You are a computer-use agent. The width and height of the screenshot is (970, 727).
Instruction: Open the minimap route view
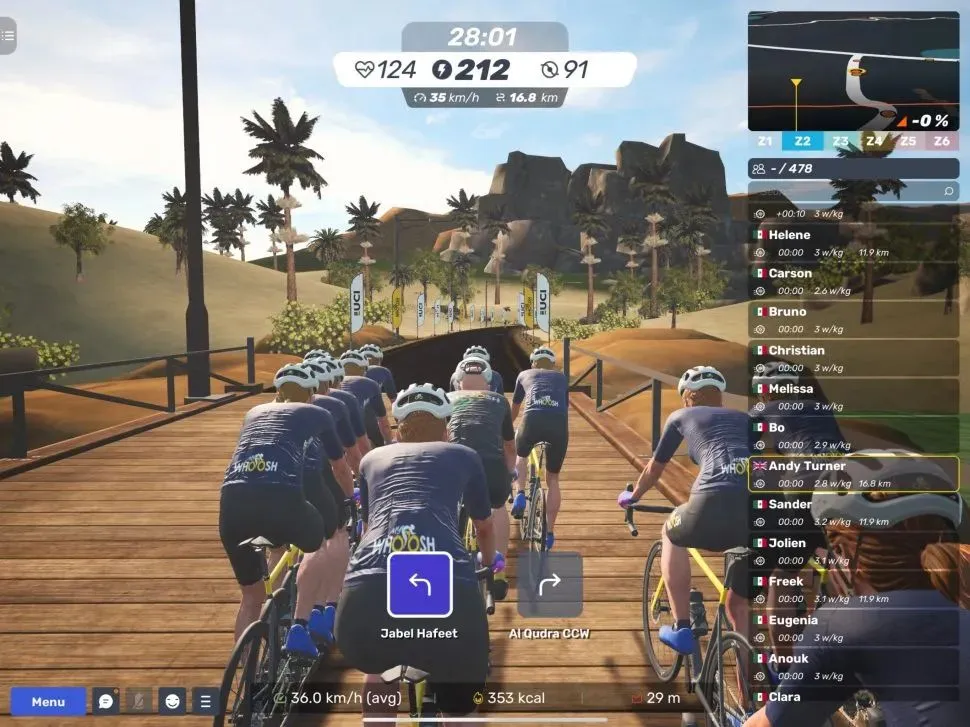853,71
